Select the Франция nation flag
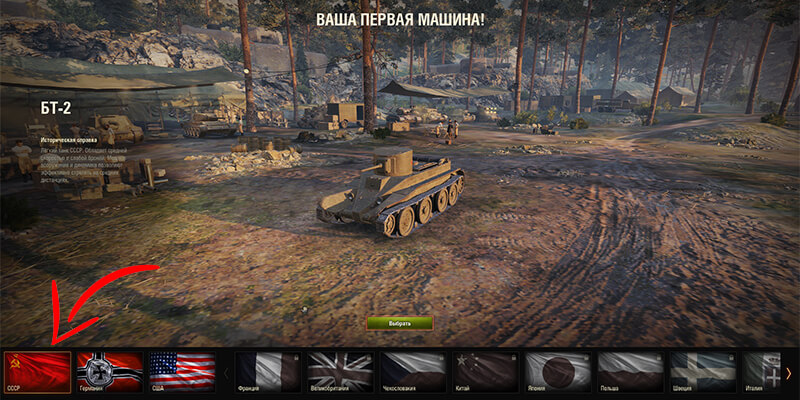The height and width of the screenshot is (400, 800). (269, 372)
